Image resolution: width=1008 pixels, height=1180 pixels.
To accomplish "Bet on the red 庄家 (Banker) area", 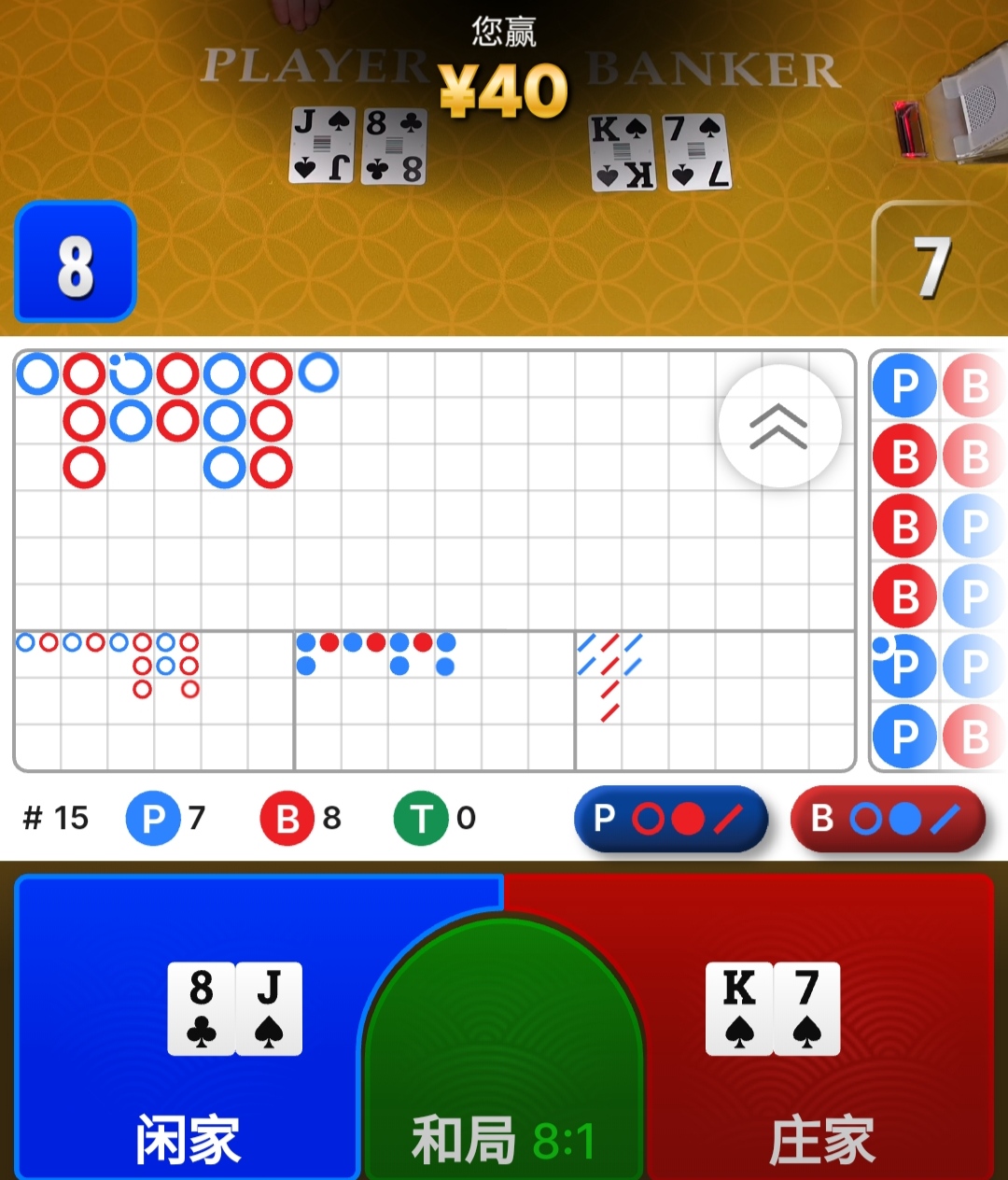I will (821, 1027).
